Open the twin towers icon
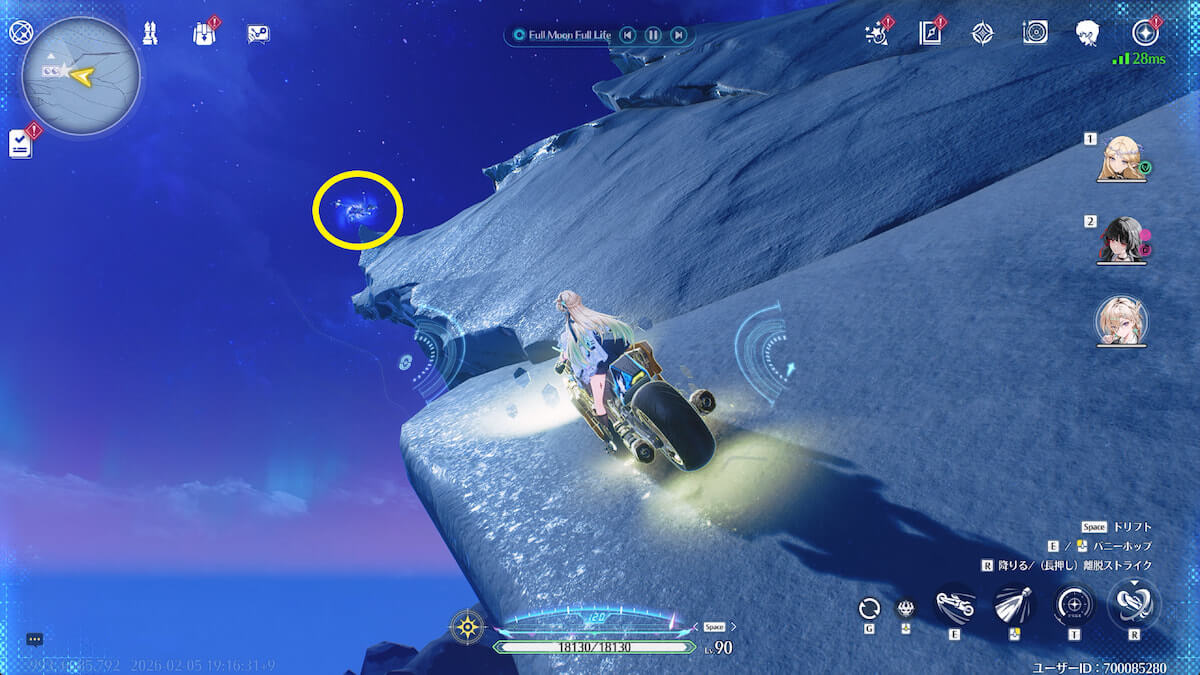 pos(150,33)
